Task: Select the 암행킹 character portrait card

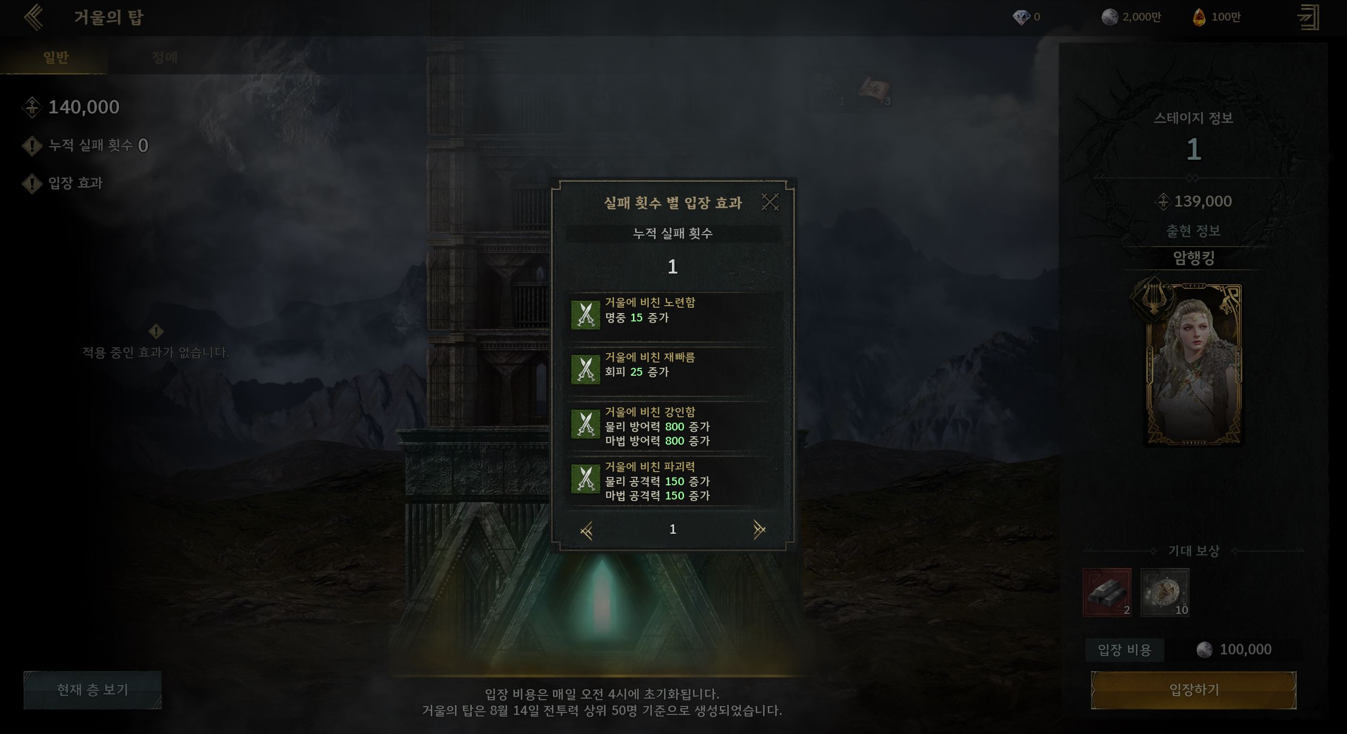Action: pyautogui.click(x=1193, y=364)
